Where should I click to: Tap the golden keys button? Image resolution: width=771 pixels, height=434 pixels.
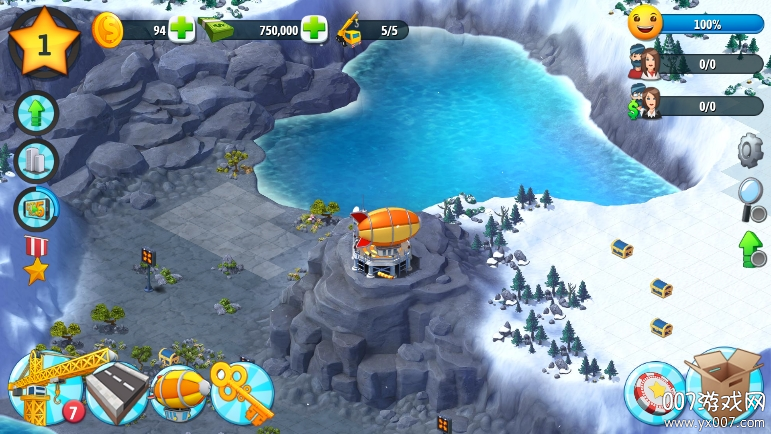click(242, 392)
